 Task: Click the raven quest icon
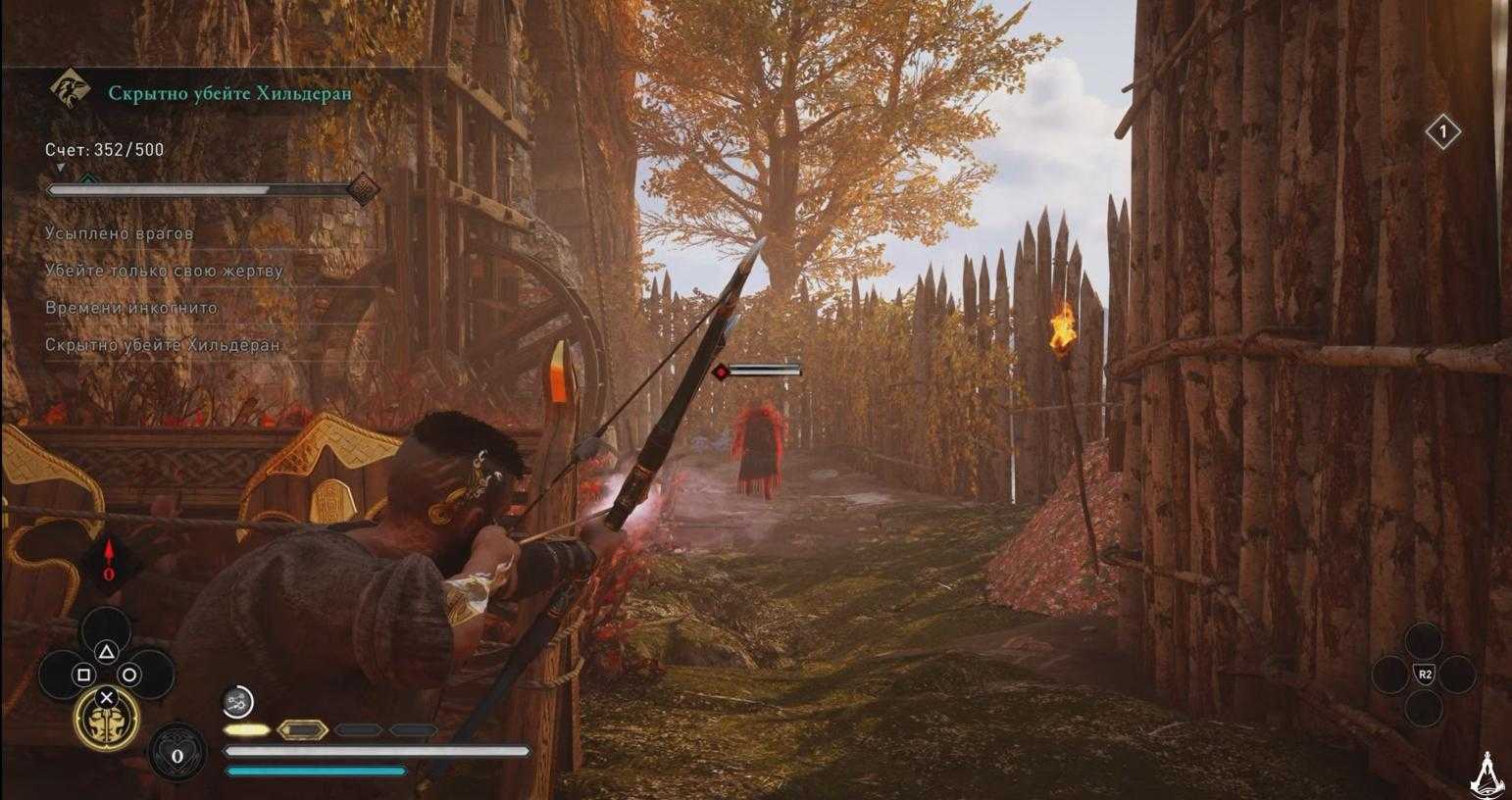[71, 90]
